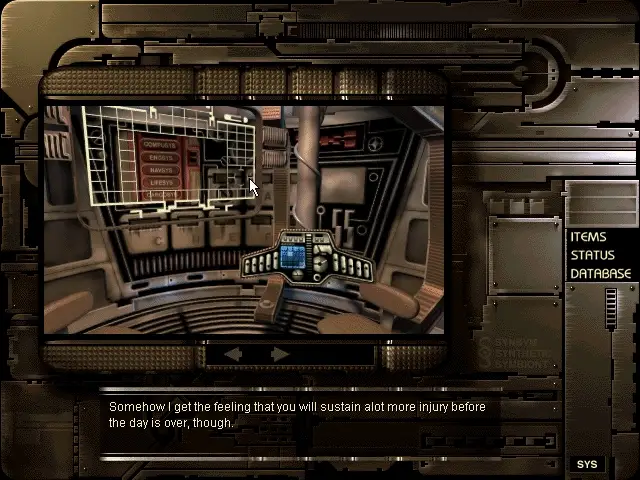Image resolution: width=640 pixels, height=480 pixels.
Task: Choose NAVSYS on the ship panel
Action: point(162,171)
